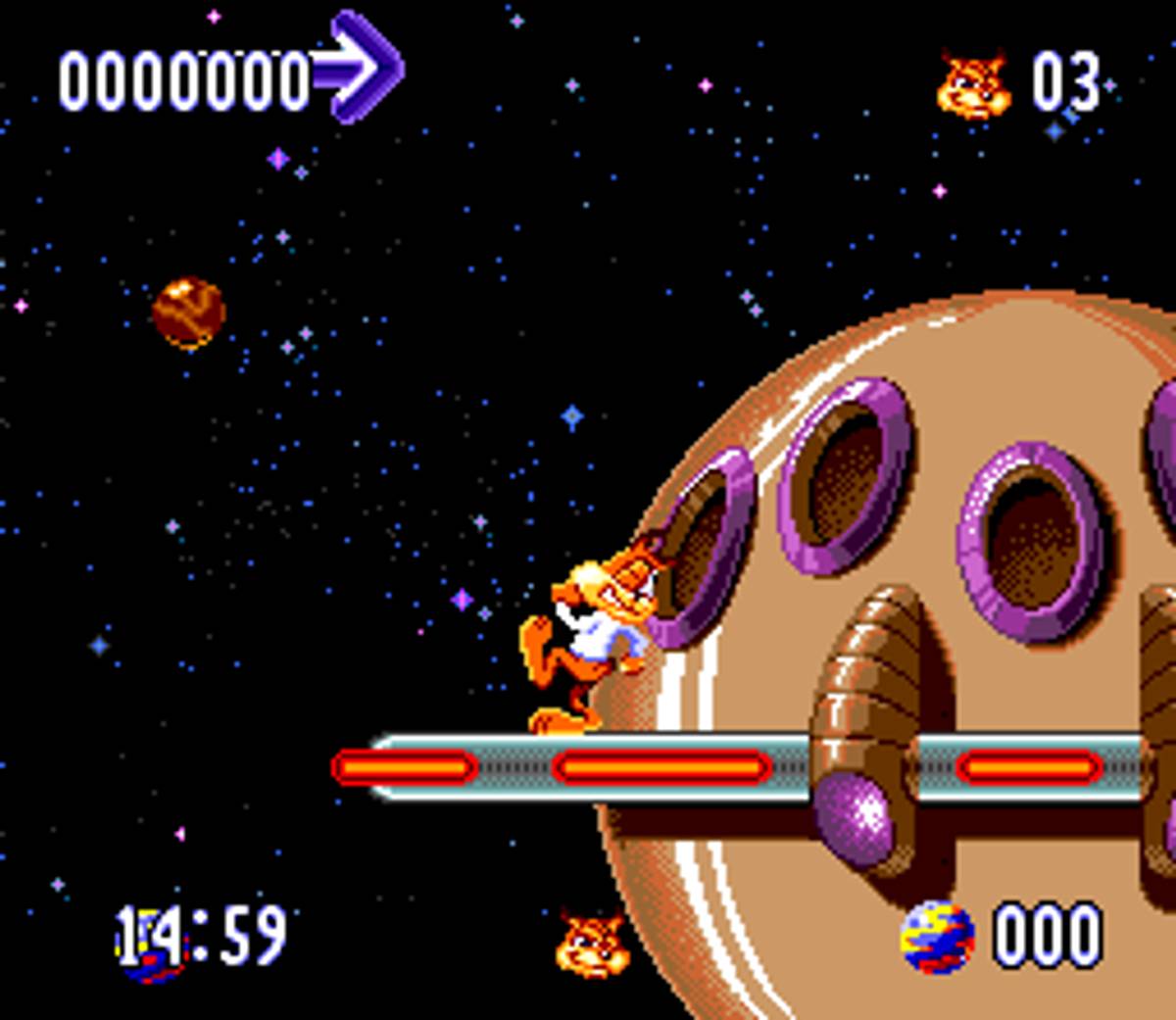This screenshot has width=1176, height=1020.
Task: Click the purple arrow direction indicator
Action: pos(360,67)
